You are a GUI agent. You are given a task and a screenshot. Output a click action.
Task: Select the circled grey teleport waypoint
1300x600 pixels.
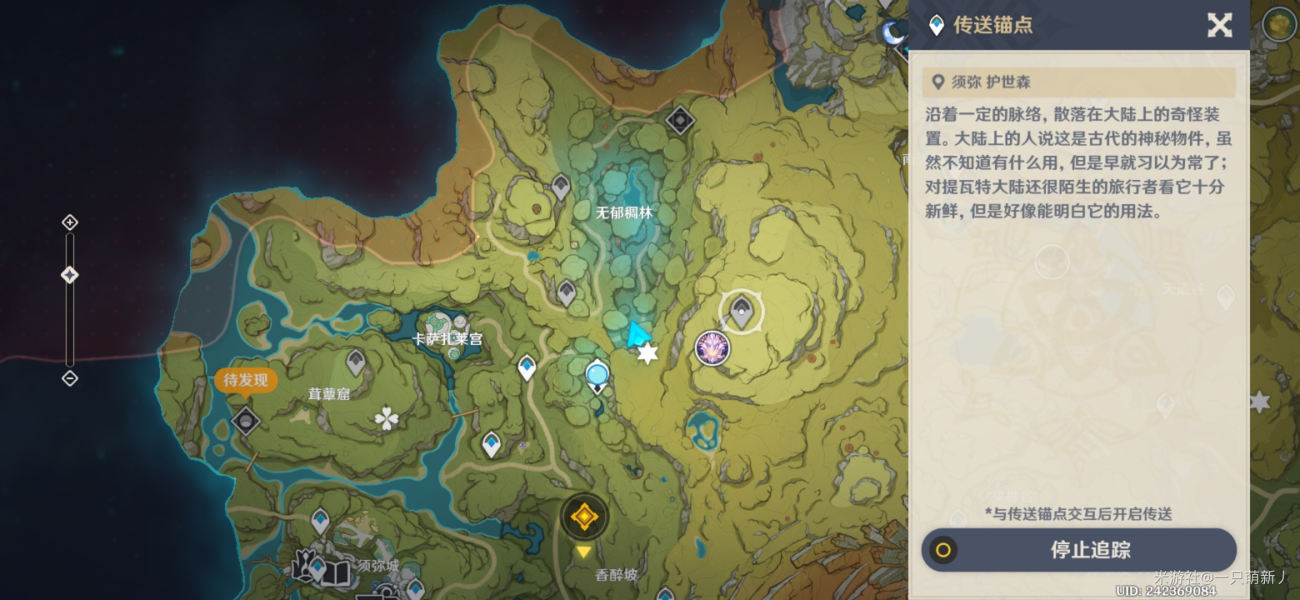(741, 312)
